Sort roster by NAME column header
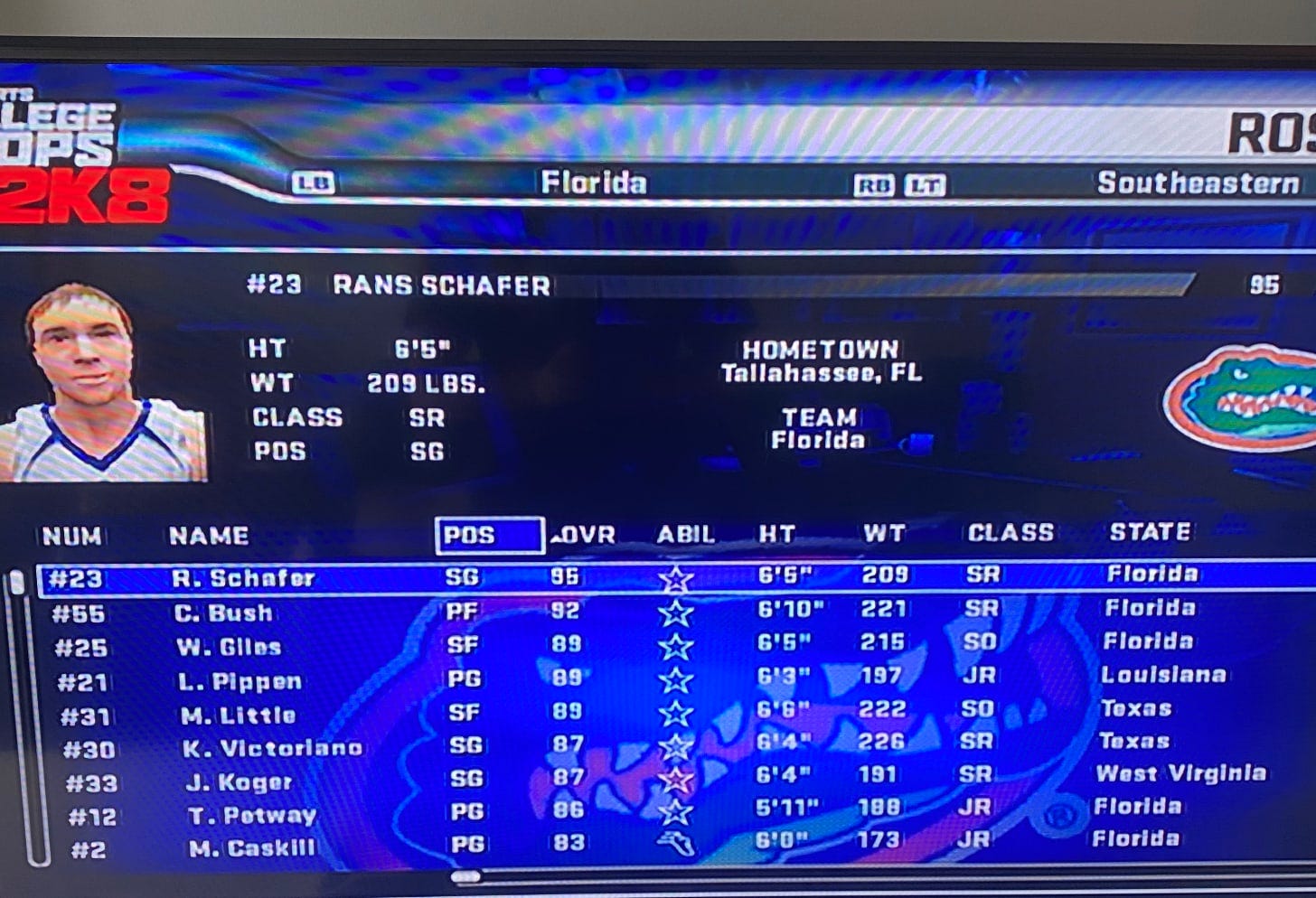 [x=209, y=536]
